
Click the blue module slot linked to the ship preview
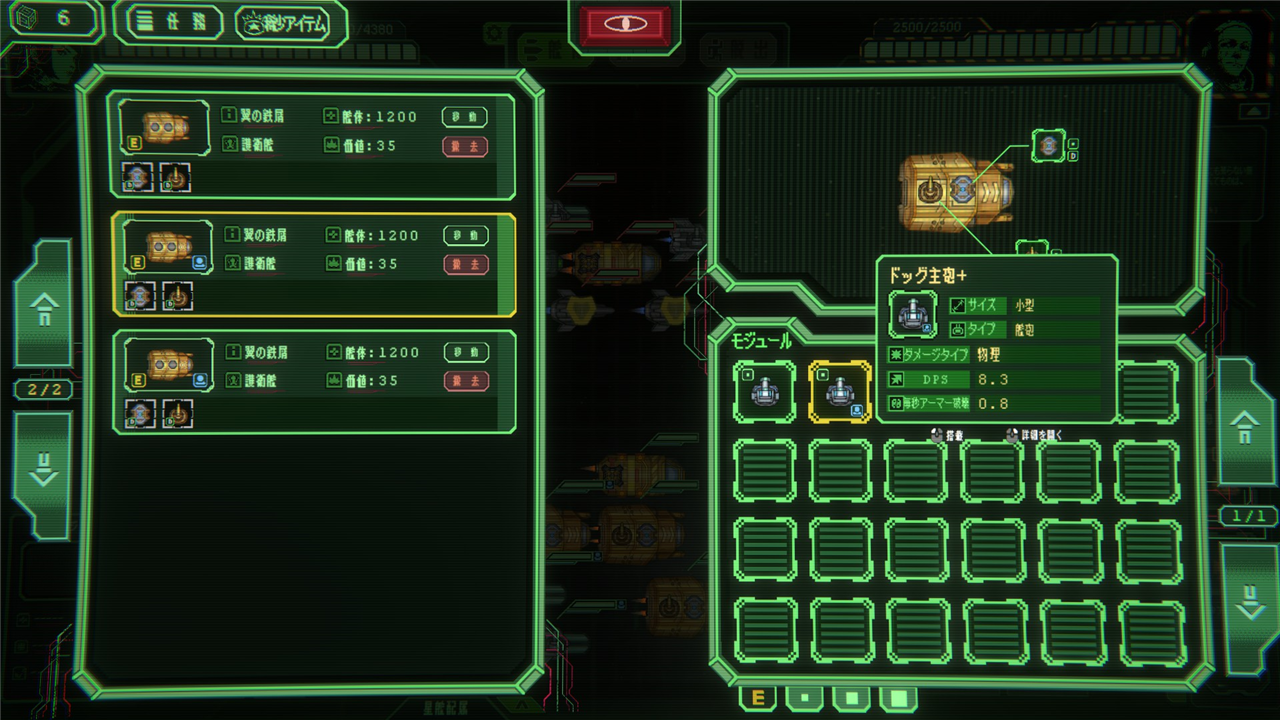[x=1048, y=146]
